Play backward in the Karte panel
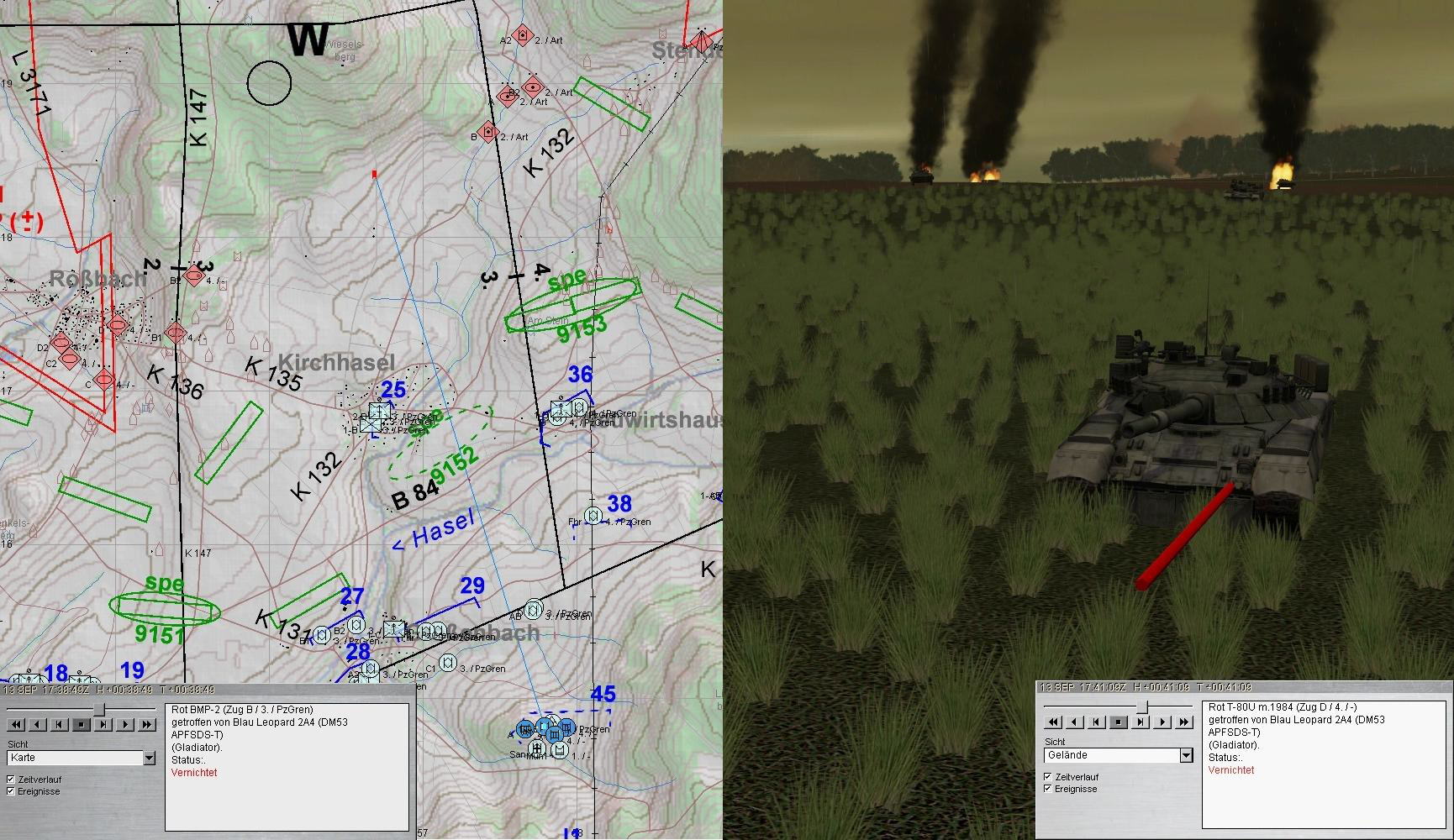Image resolution: width=1454 pixels, height=840 pixels. click(39, 724)
